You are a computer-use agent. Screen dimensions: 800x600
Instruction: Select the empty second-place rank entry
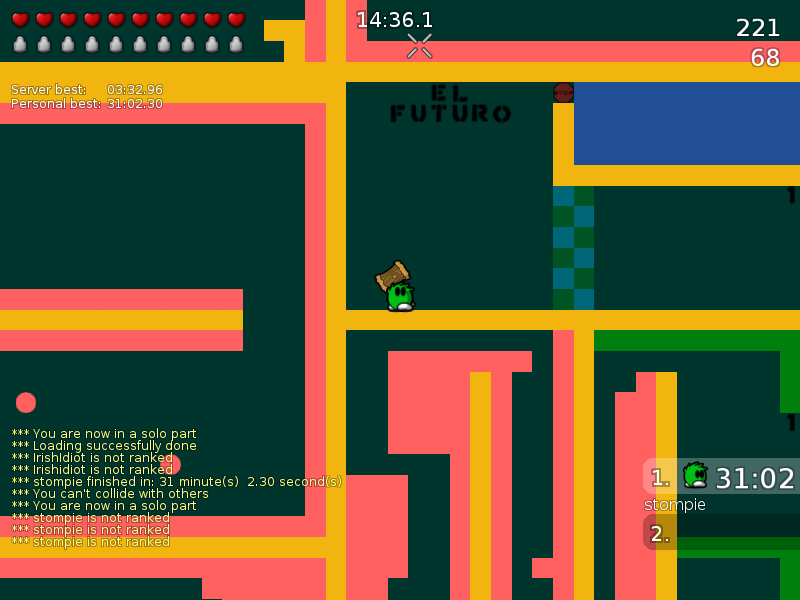[x=722, y=533]
